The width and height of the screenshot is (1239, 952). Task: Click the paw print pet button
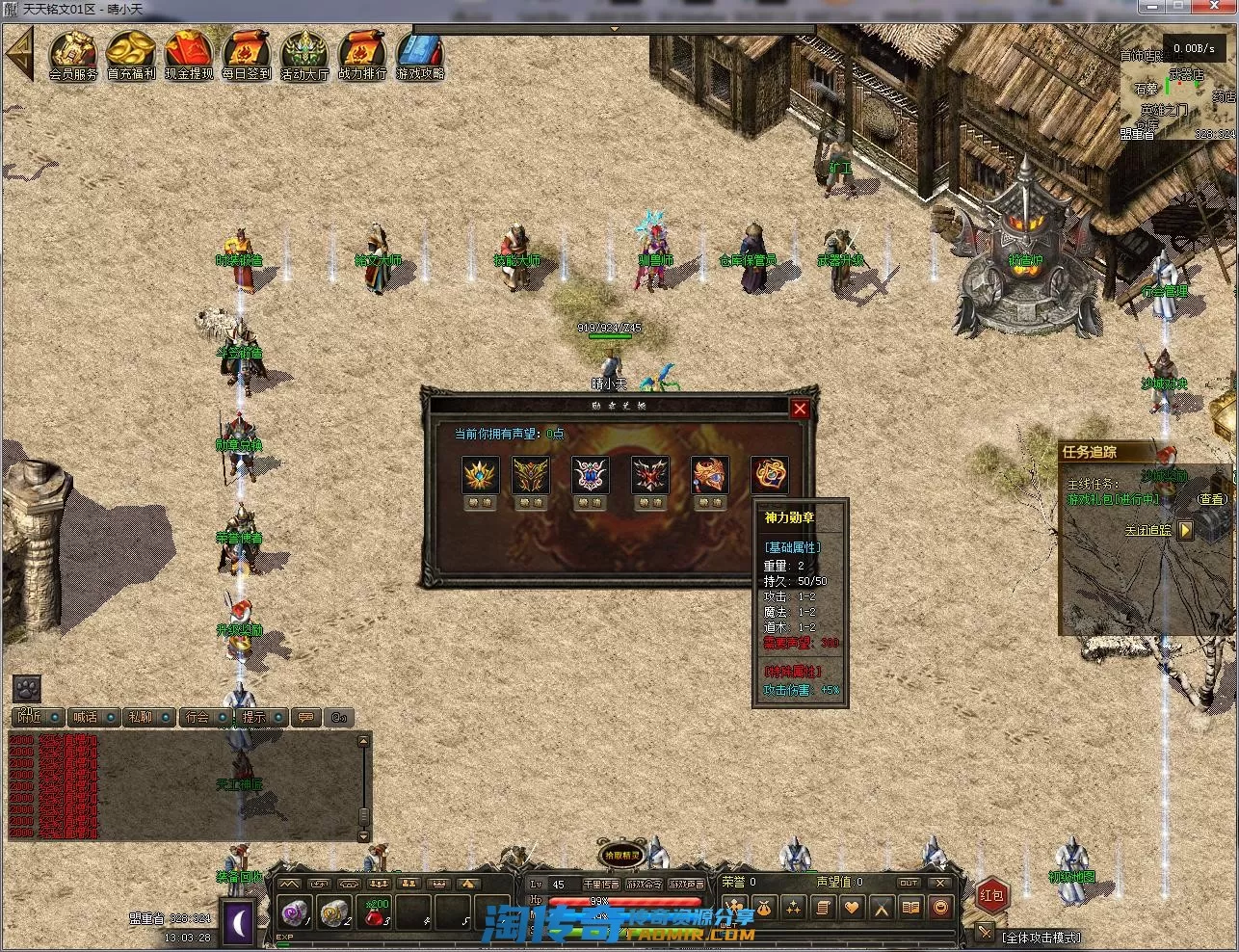(x=27, y=688)
